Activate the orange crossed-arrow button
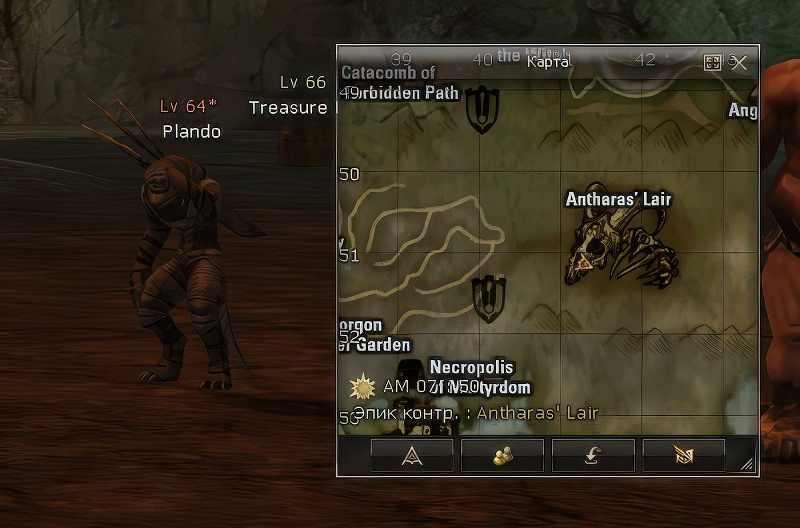This screenshot has width=800, height=528. point(684,455)
